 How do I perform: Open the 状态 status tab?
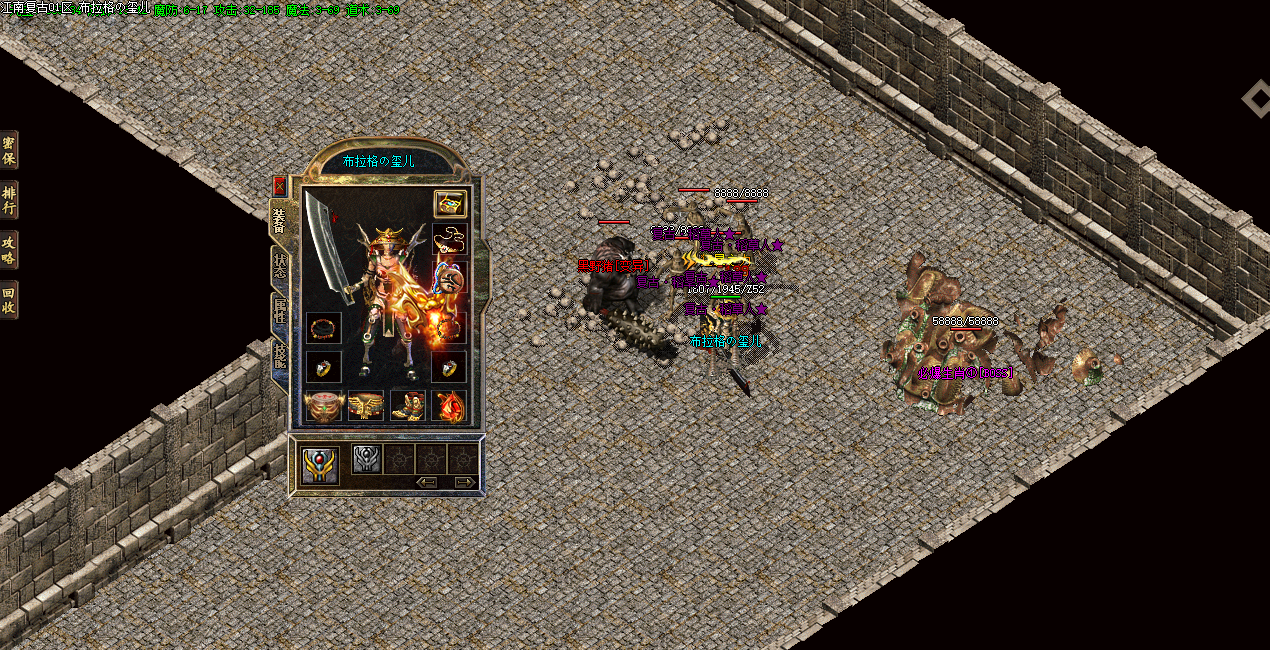280,265
